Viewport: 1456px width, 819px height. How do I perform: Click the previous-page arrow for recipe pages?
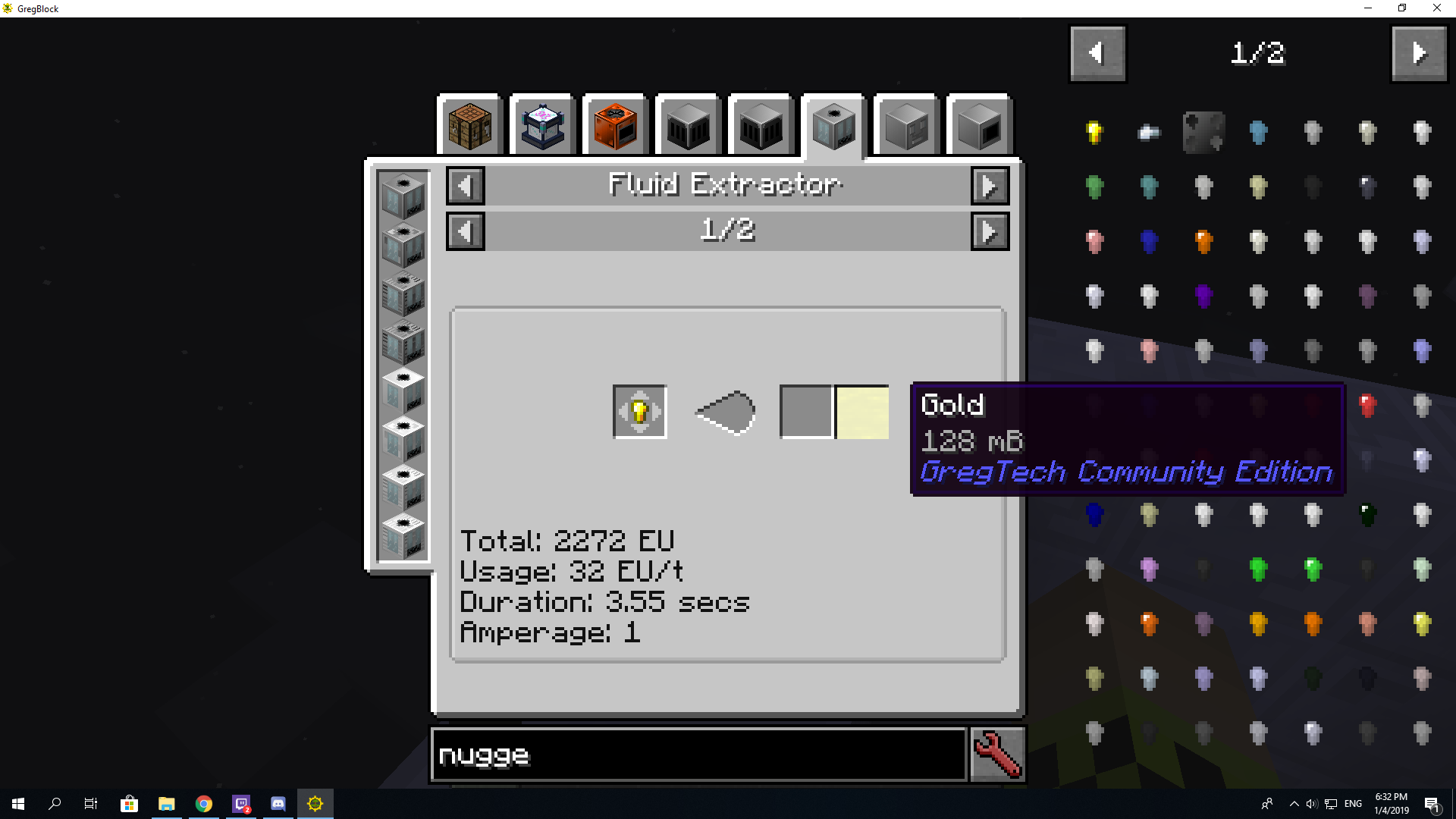pos(465,231)
